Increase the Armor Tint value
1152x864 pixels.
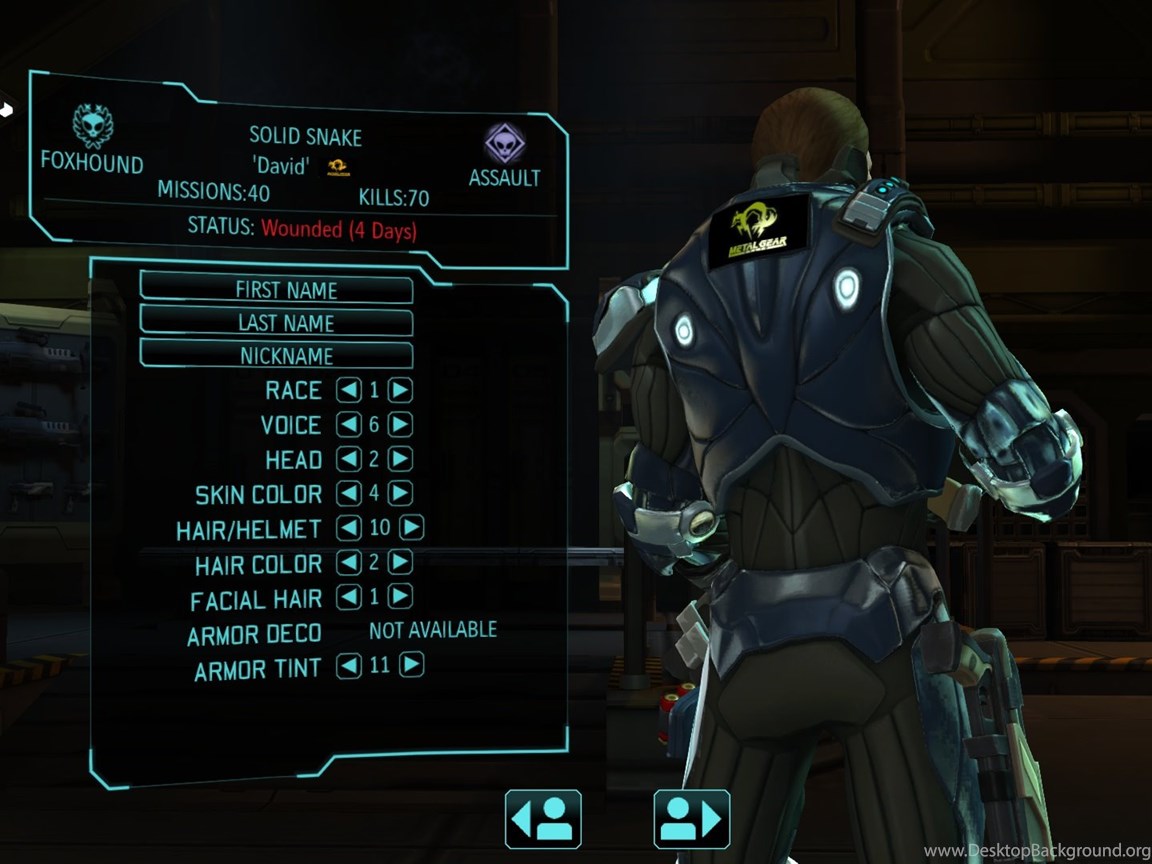click(412, 665)
